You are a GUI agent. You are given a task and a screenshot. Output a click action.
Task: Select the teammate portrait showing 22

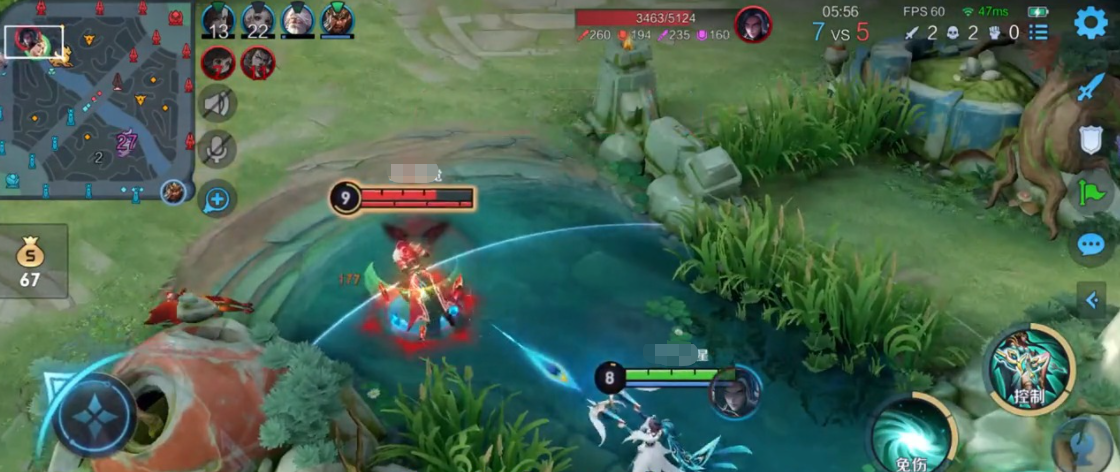[257, 20]
